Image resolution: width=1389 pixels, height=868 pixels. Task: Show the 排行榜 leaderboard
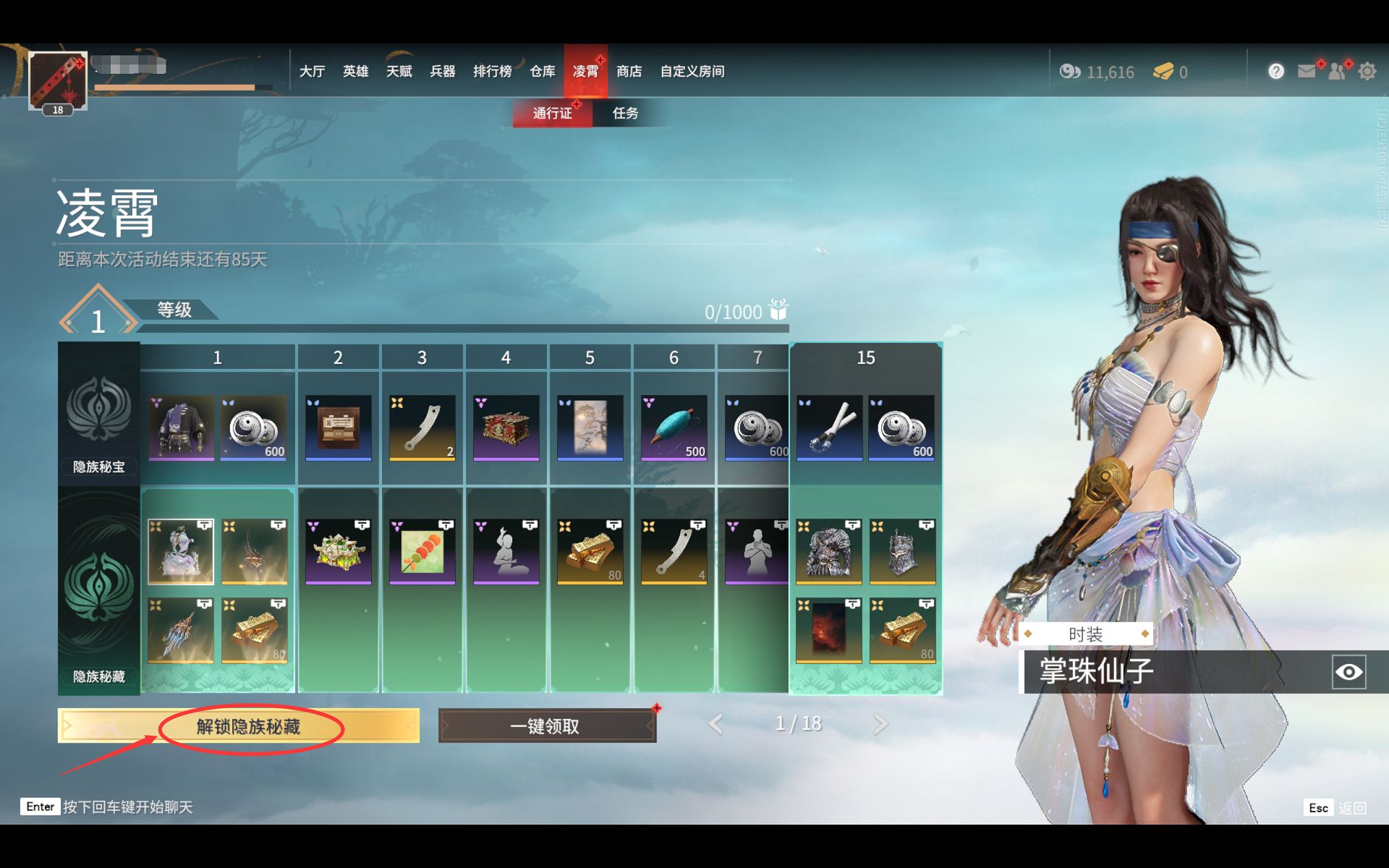click(x=492, y=71)
